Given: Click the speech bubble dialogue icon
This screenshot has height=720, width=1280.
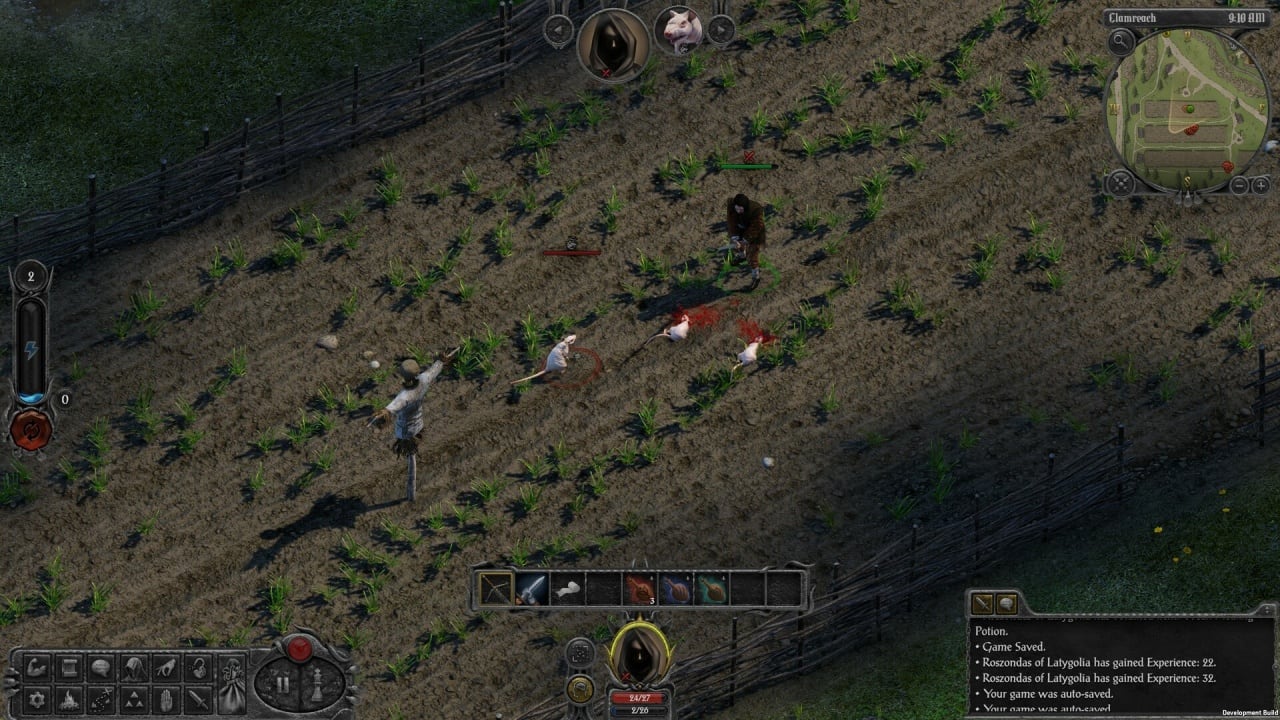Looking at the screenshot, I should coord(101,669).
